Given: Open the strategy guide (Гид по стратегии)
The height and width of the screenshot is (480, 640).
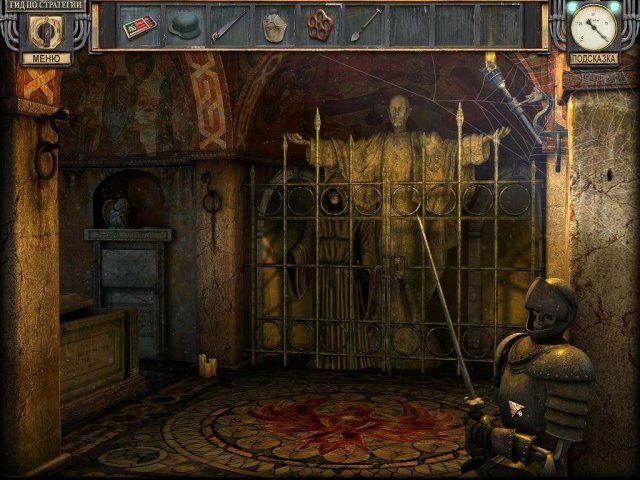Looking at the screenshot, I should pyautogui.click(x=43, y=7).
